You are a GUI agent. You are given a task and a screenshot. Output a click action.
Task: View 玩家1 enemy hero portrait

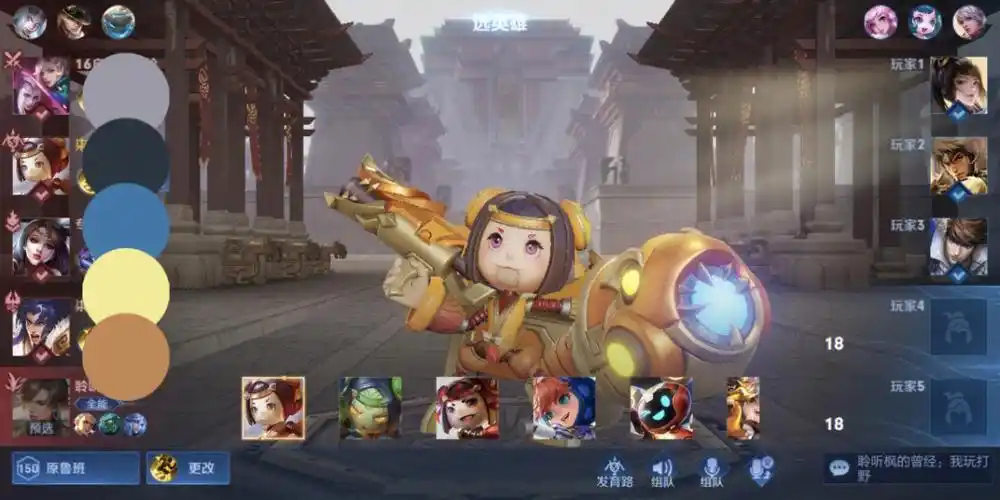958,86
